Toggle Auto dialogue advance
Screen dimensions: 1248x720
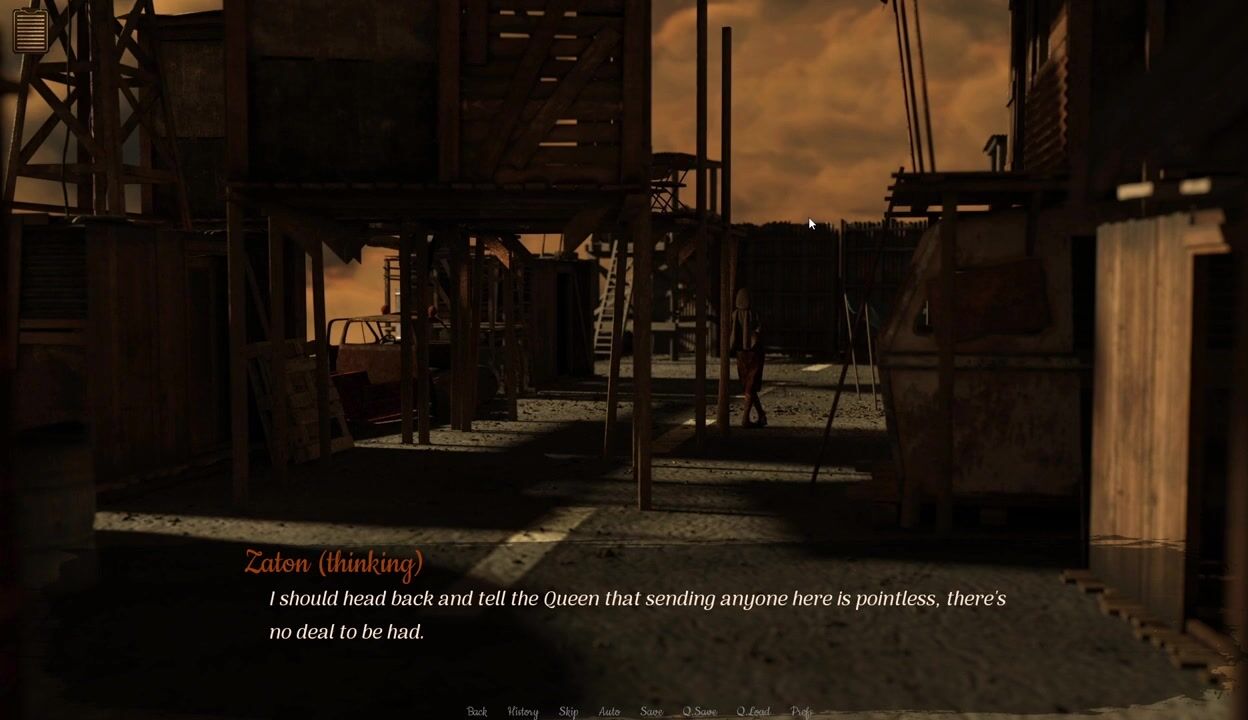[x=609, y=711]
